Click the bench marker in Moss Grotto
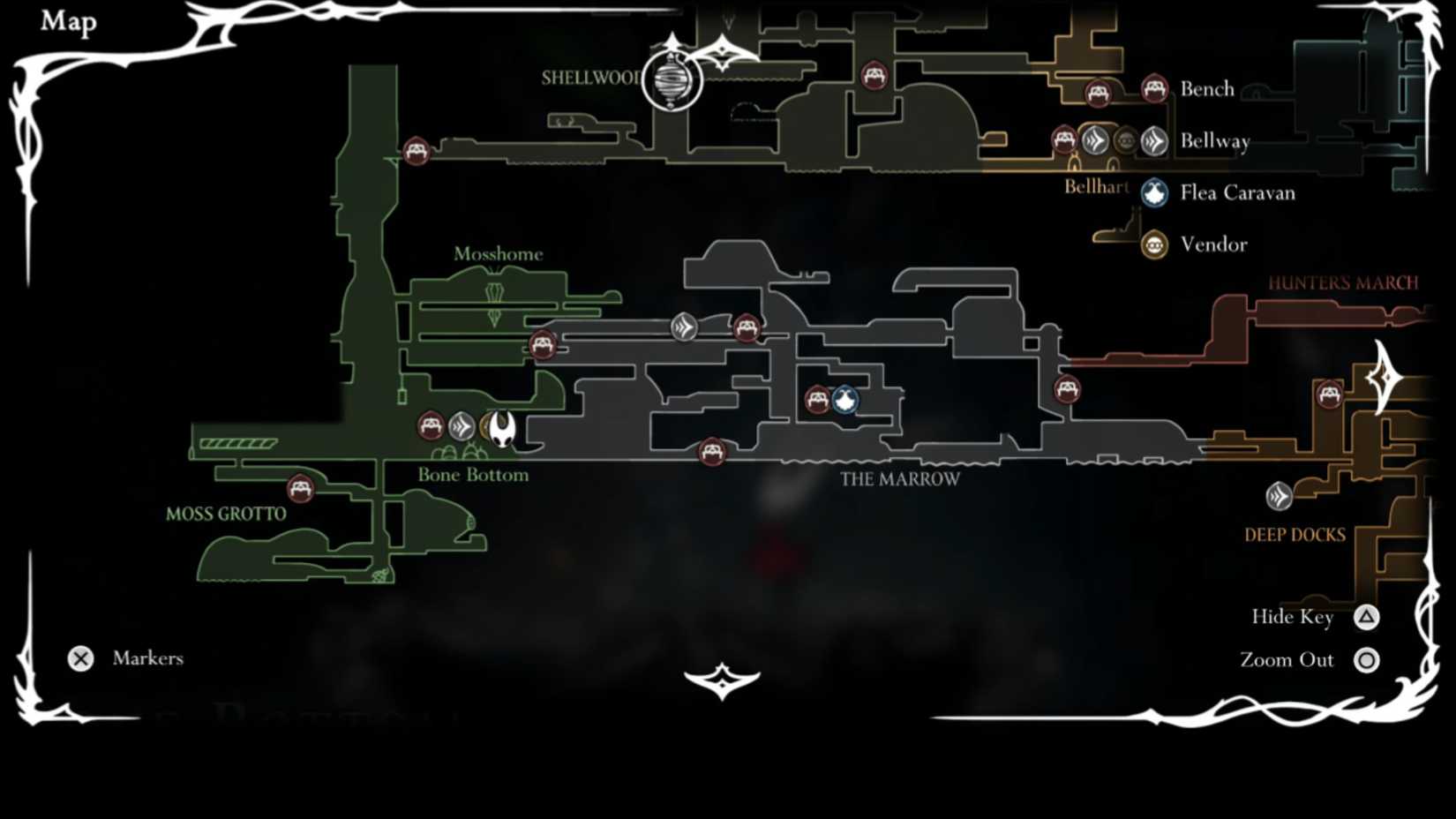This screenshot has width=1456, height=819. point(300,488)
